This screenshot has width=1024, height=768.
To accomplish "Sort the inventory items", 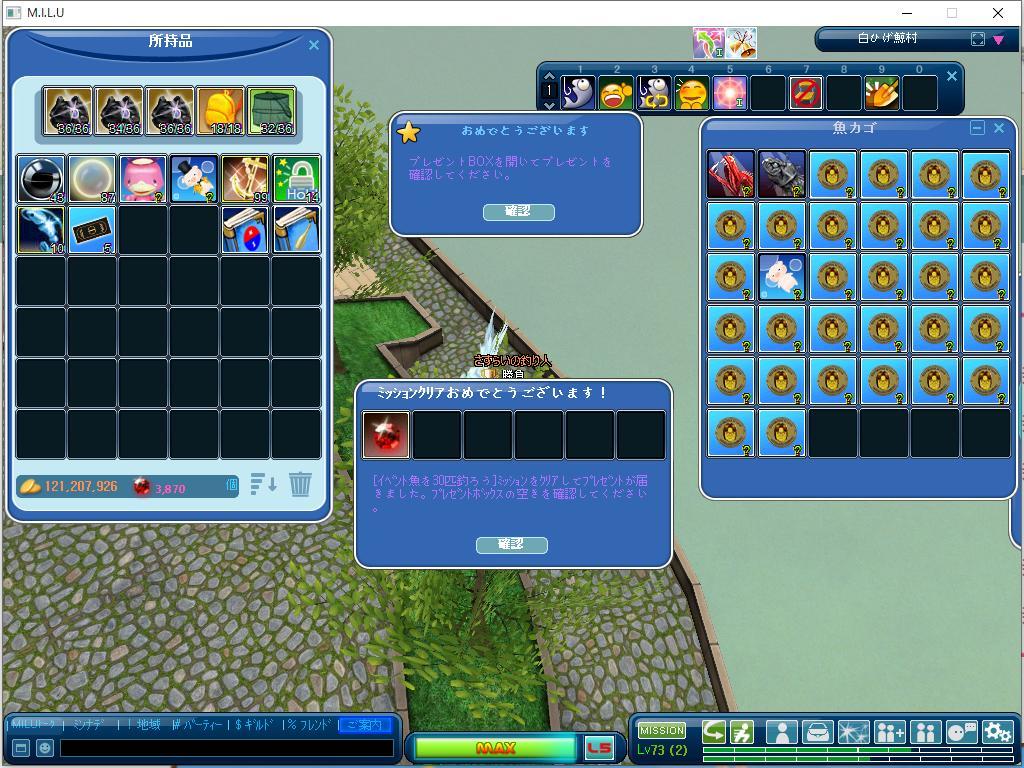I will [264, 485].
